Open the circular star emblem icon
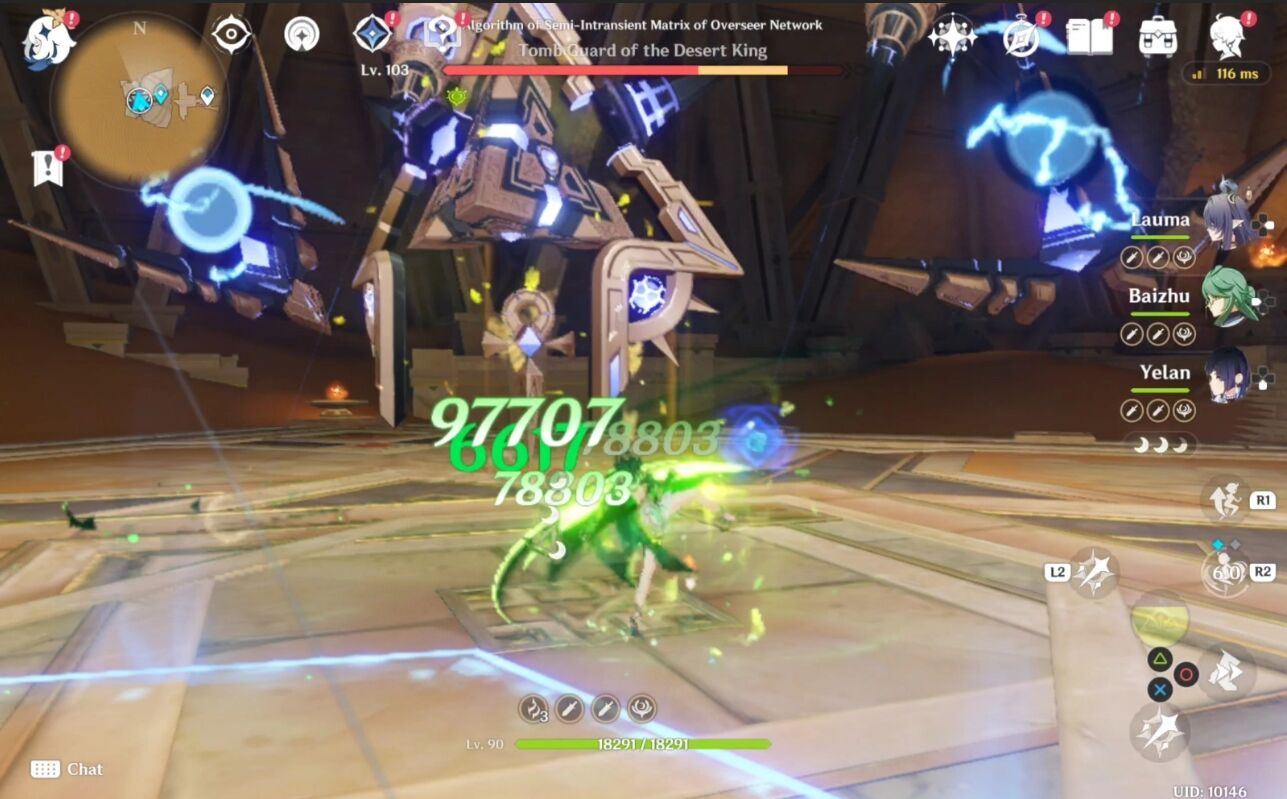 tap(301, 34)
